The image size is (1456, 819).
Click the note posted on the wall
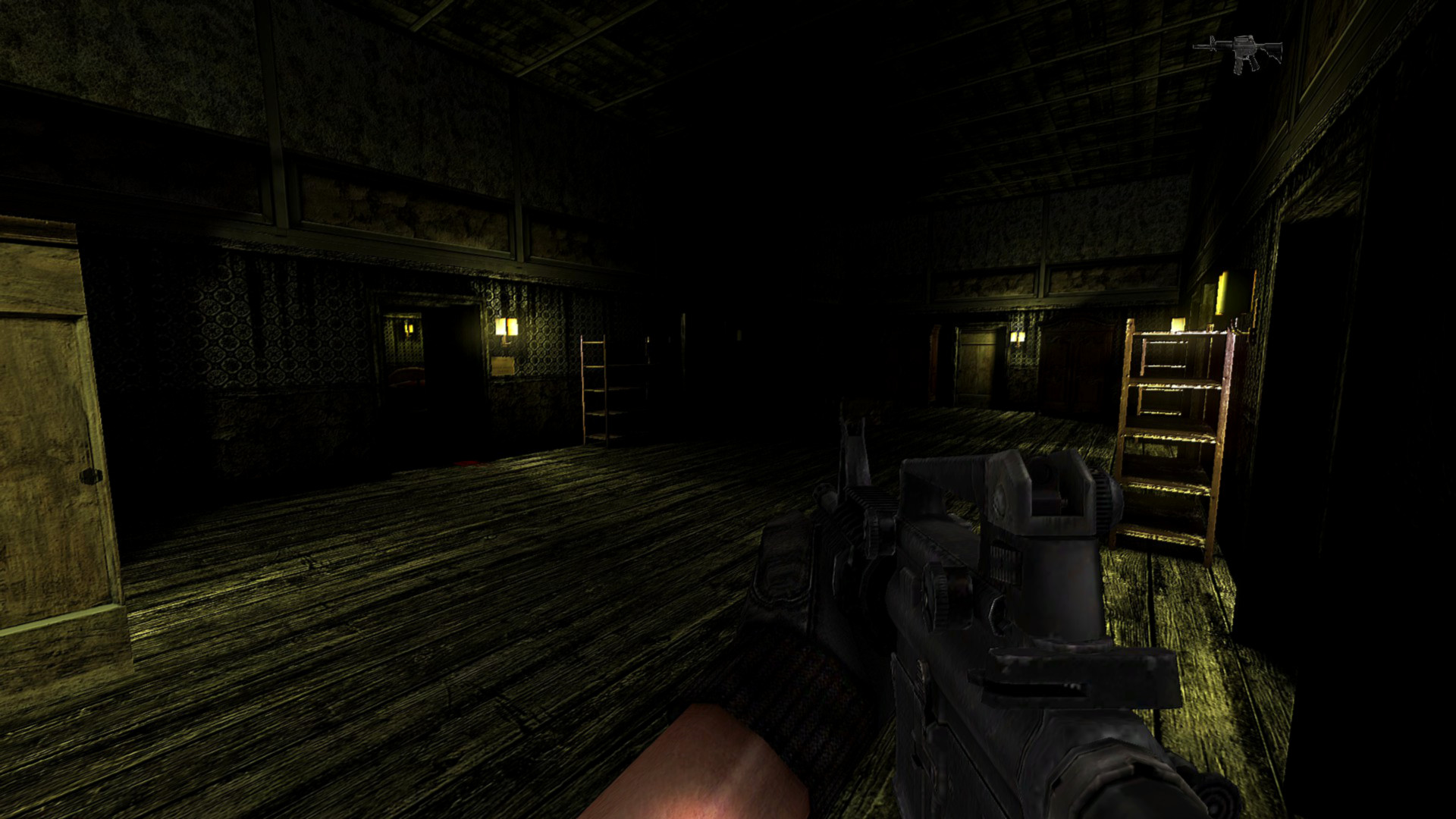click(503, 365)
